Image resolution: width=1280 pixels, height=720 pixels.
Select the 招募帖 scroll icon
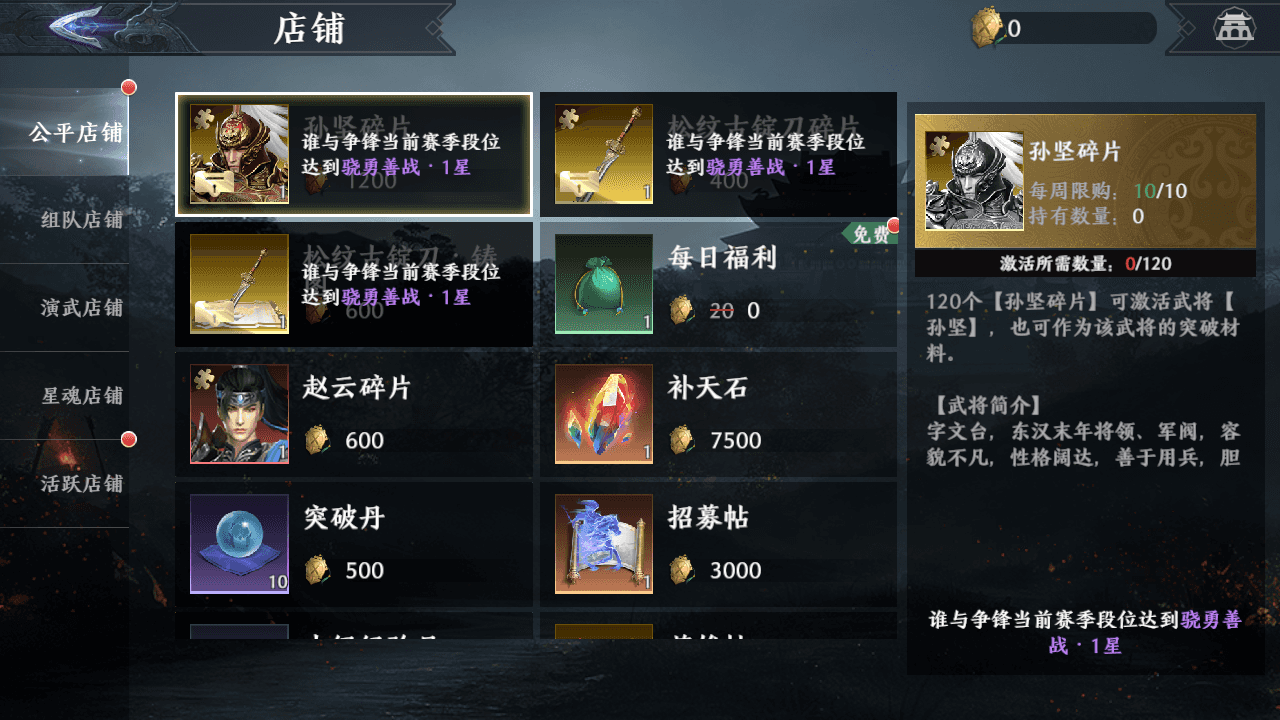pos(603,544)
